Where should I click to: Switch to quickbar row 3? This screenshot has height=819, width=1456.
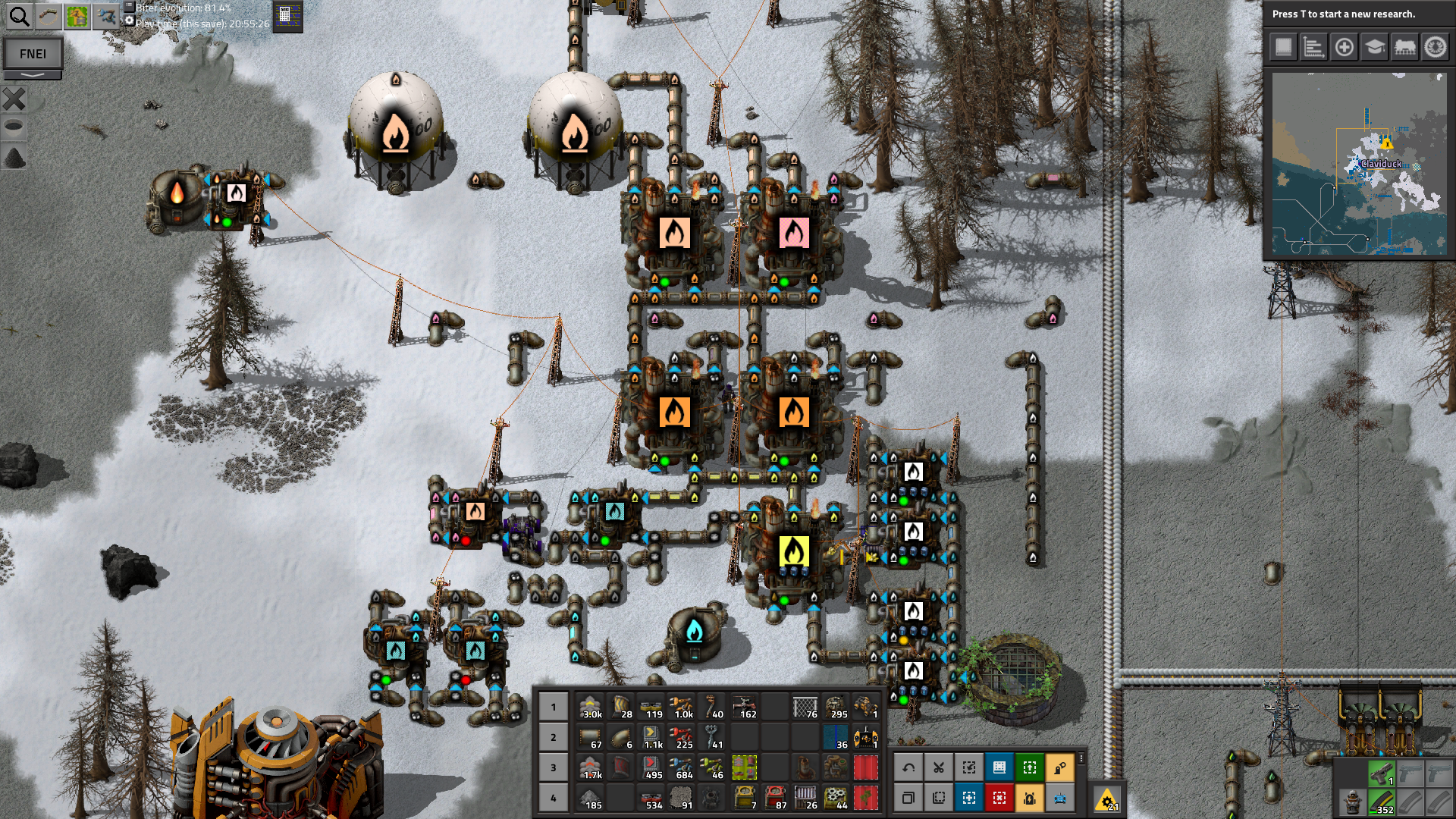click(554, 767)
